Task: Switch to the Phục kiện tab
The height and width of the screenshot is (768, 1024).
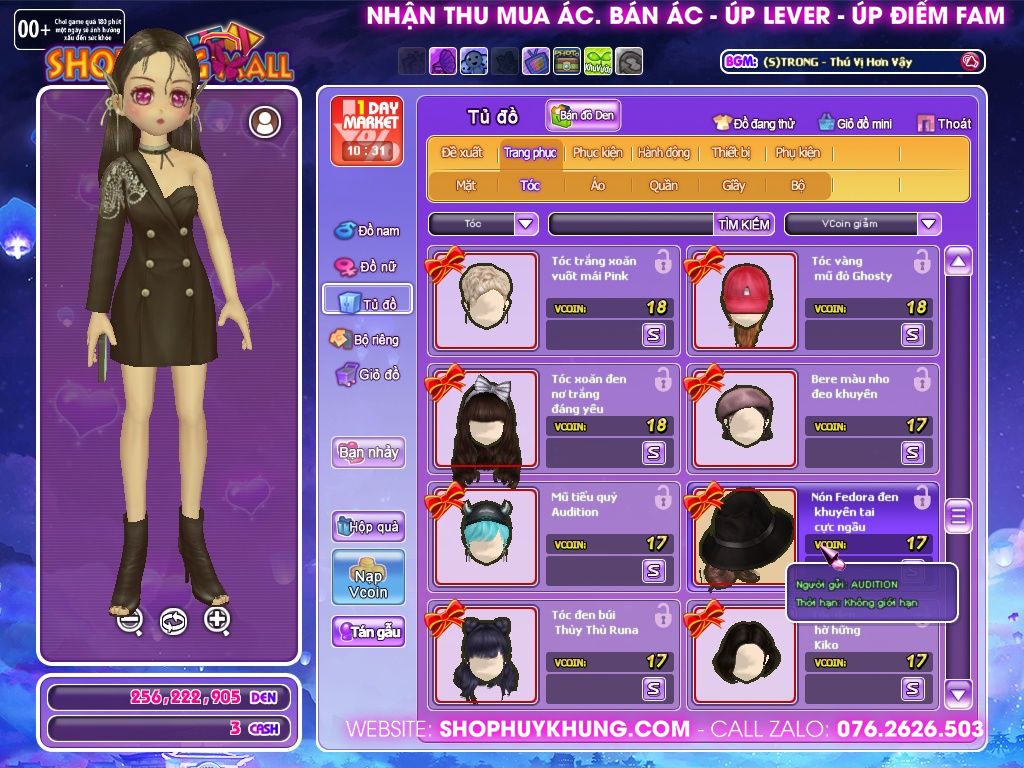Action: (597, 153)
